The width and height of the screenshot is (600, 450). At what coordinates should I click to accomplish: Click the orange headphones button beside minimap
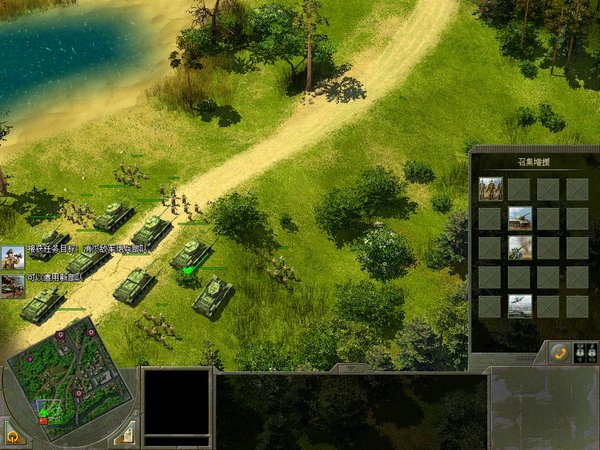pos(13,435)
